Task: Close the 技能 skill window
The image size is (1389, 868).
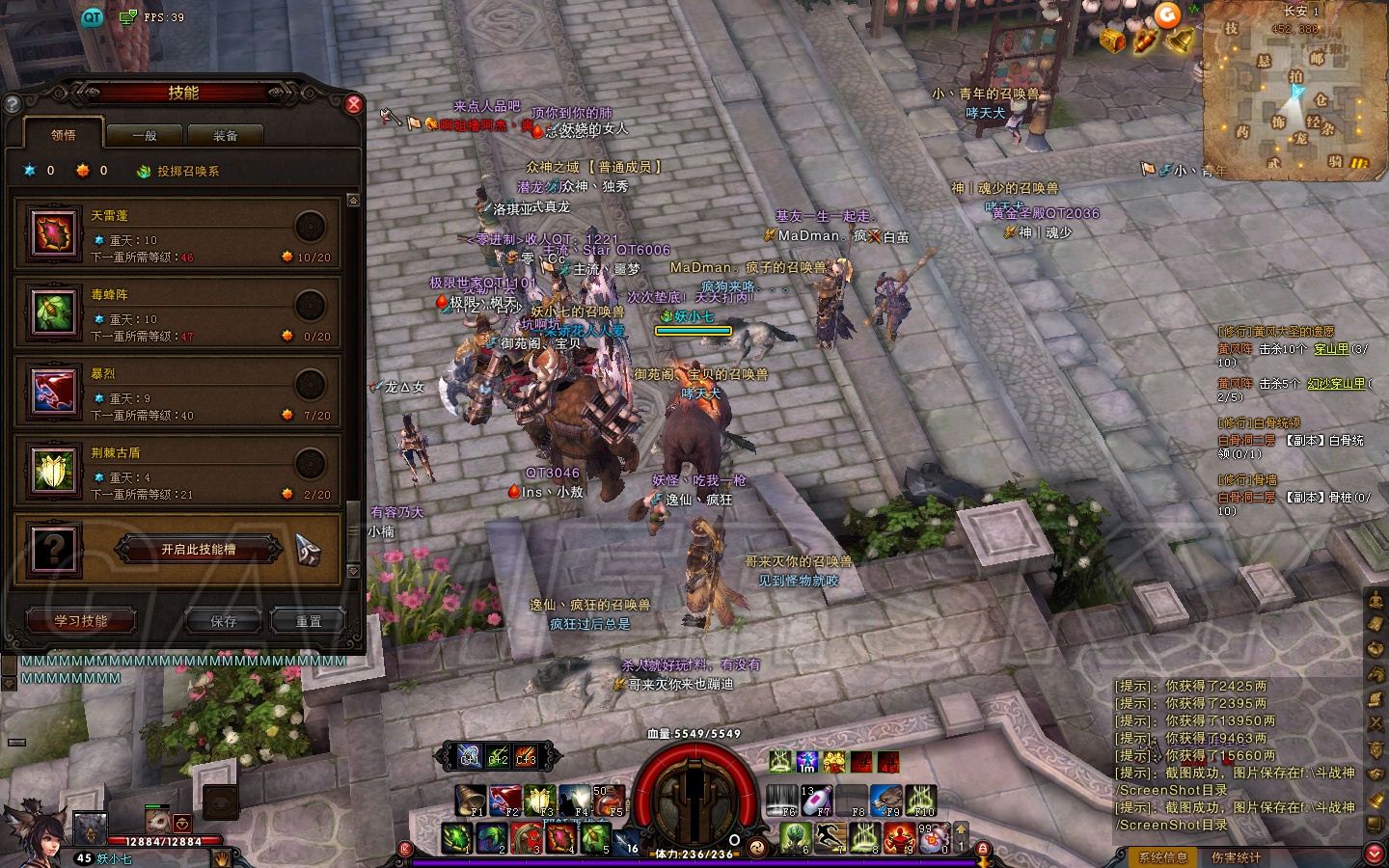Action: point(354,104)
